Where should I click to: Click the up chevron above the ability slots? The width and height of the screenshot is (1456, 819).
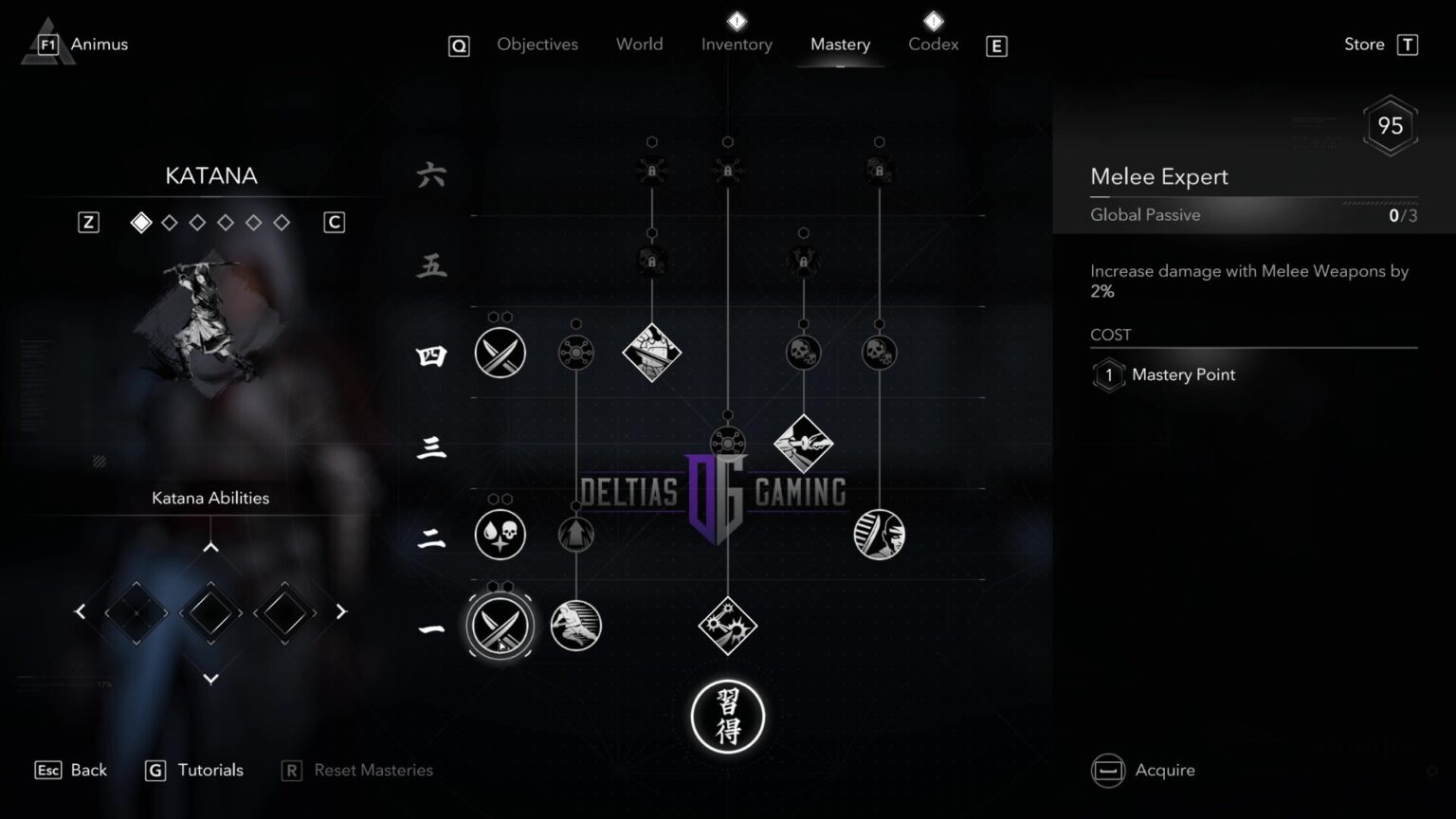point(210,546)
